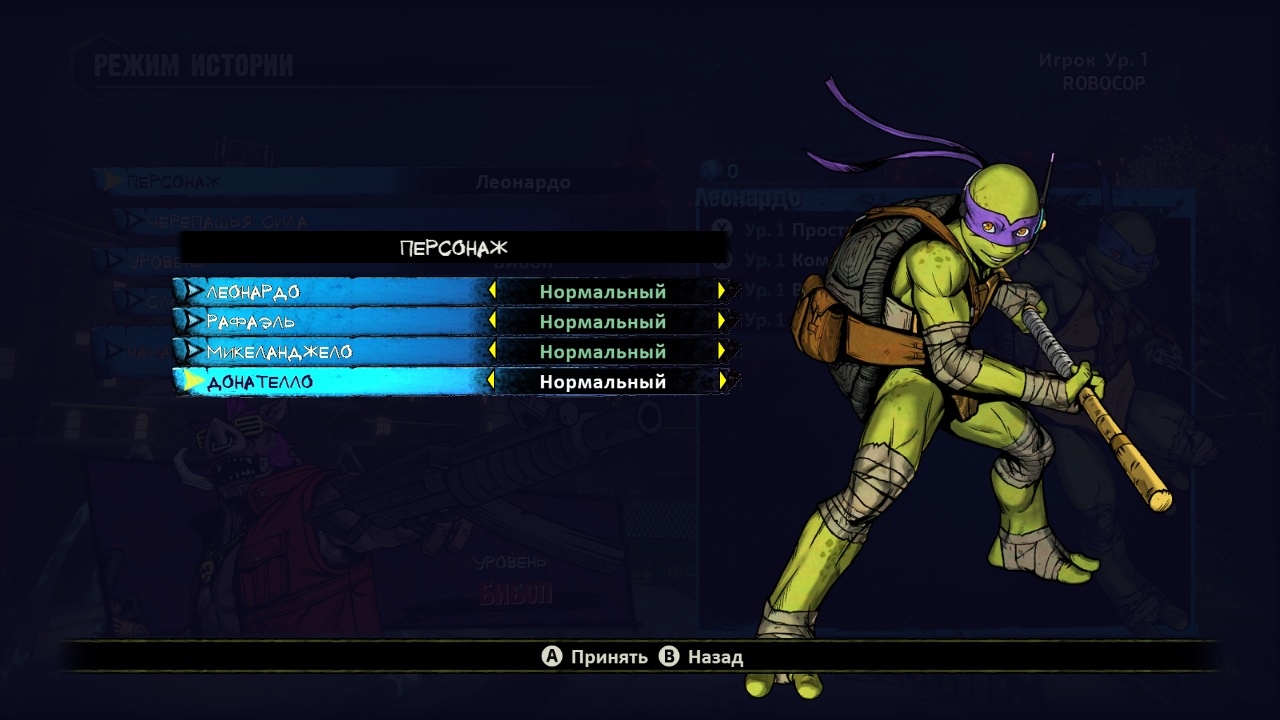Select the Леонардо character row
Image resolution: width=1280 pixels, height=720 pixels.
[330, 292]
